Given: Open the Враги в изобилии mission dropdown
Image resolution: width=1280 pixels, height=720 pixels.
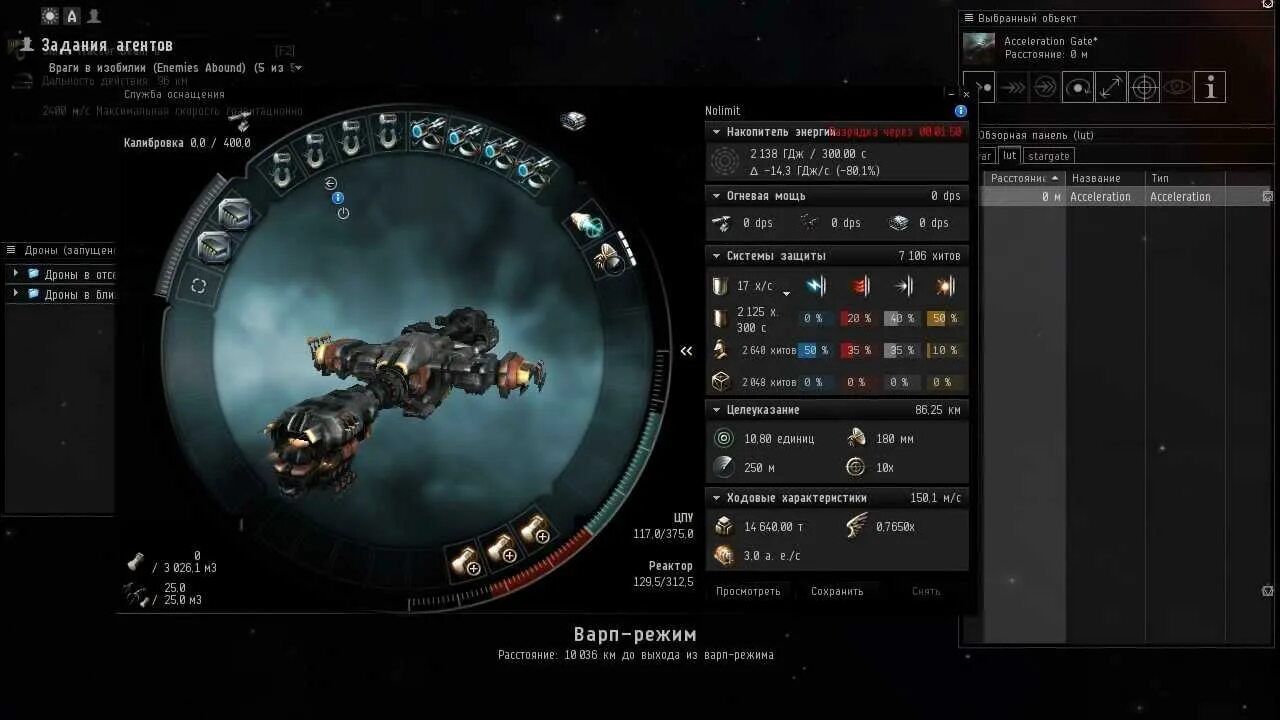Looking at the screenshot, I should tap(298, 68).
